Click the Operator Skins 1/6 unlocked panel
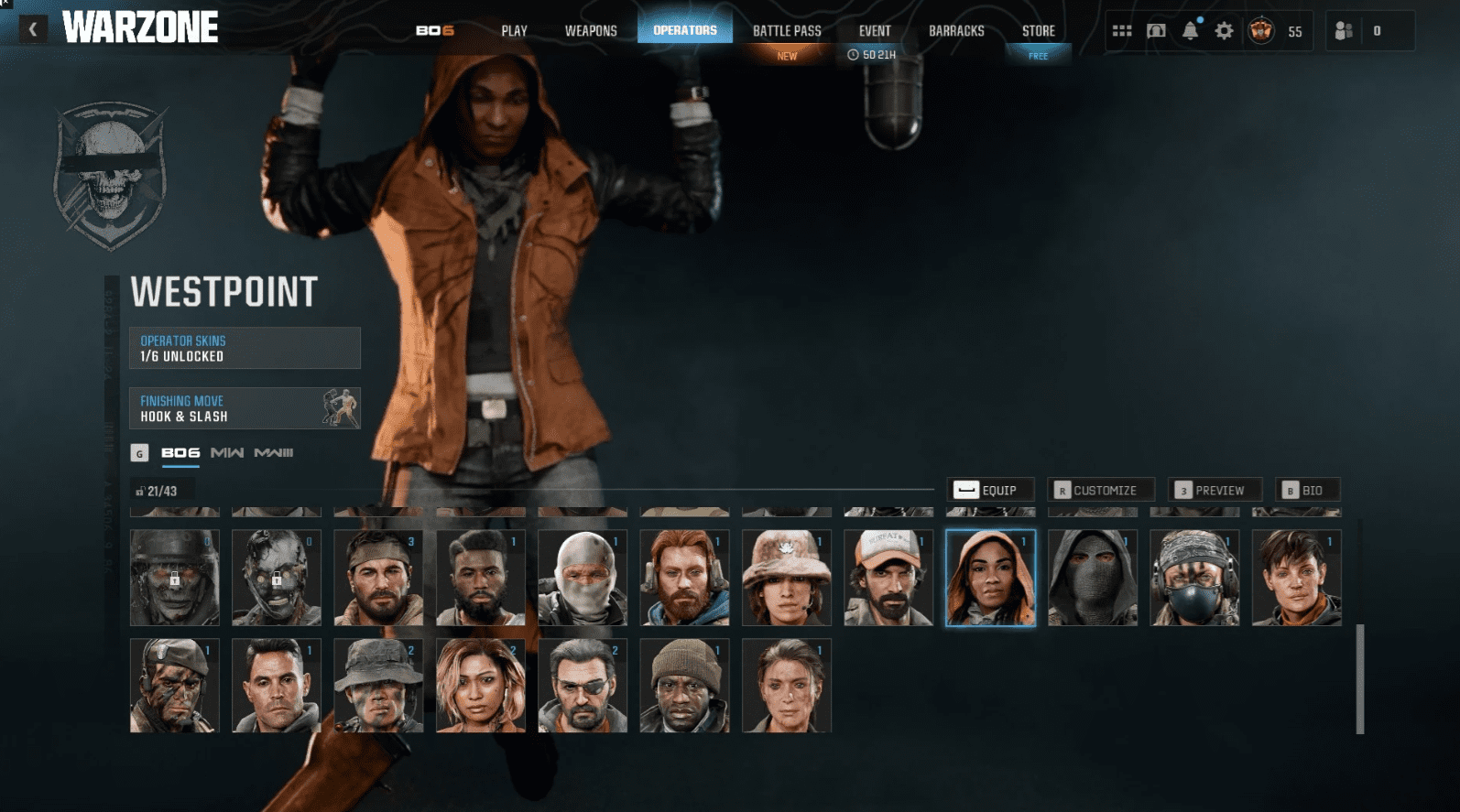The image size is (1460, 812). (245, 347)
